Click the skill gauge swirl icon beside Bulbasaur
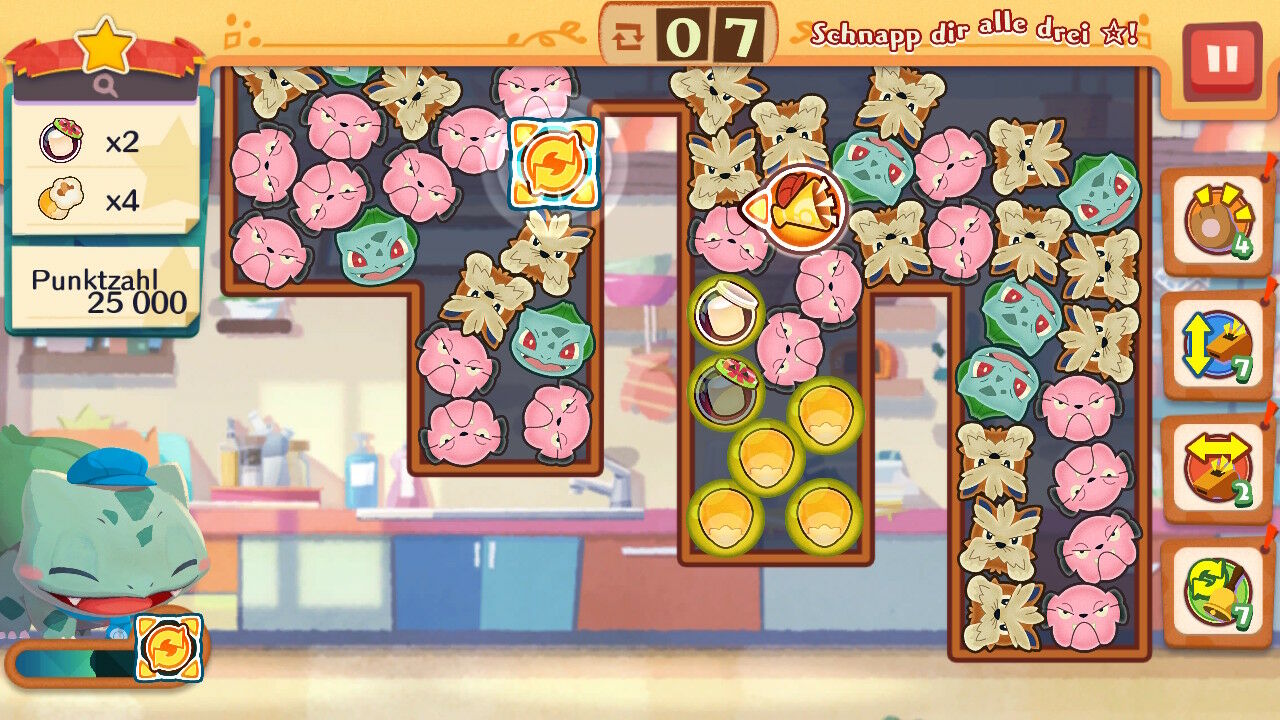Screen dimensions: 1280x720 [x=168, y=648]
